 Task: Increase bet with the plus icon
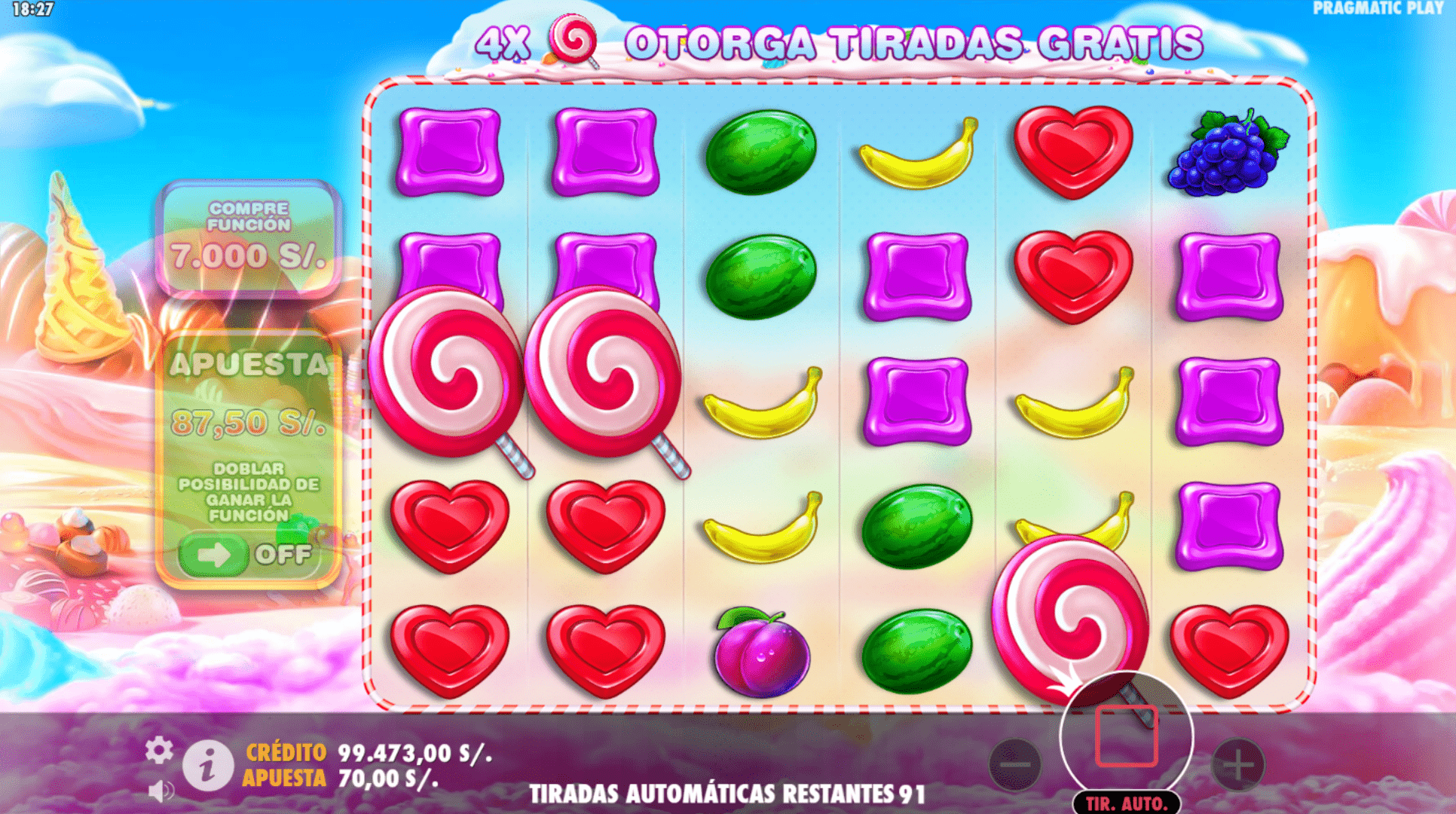1238,764
